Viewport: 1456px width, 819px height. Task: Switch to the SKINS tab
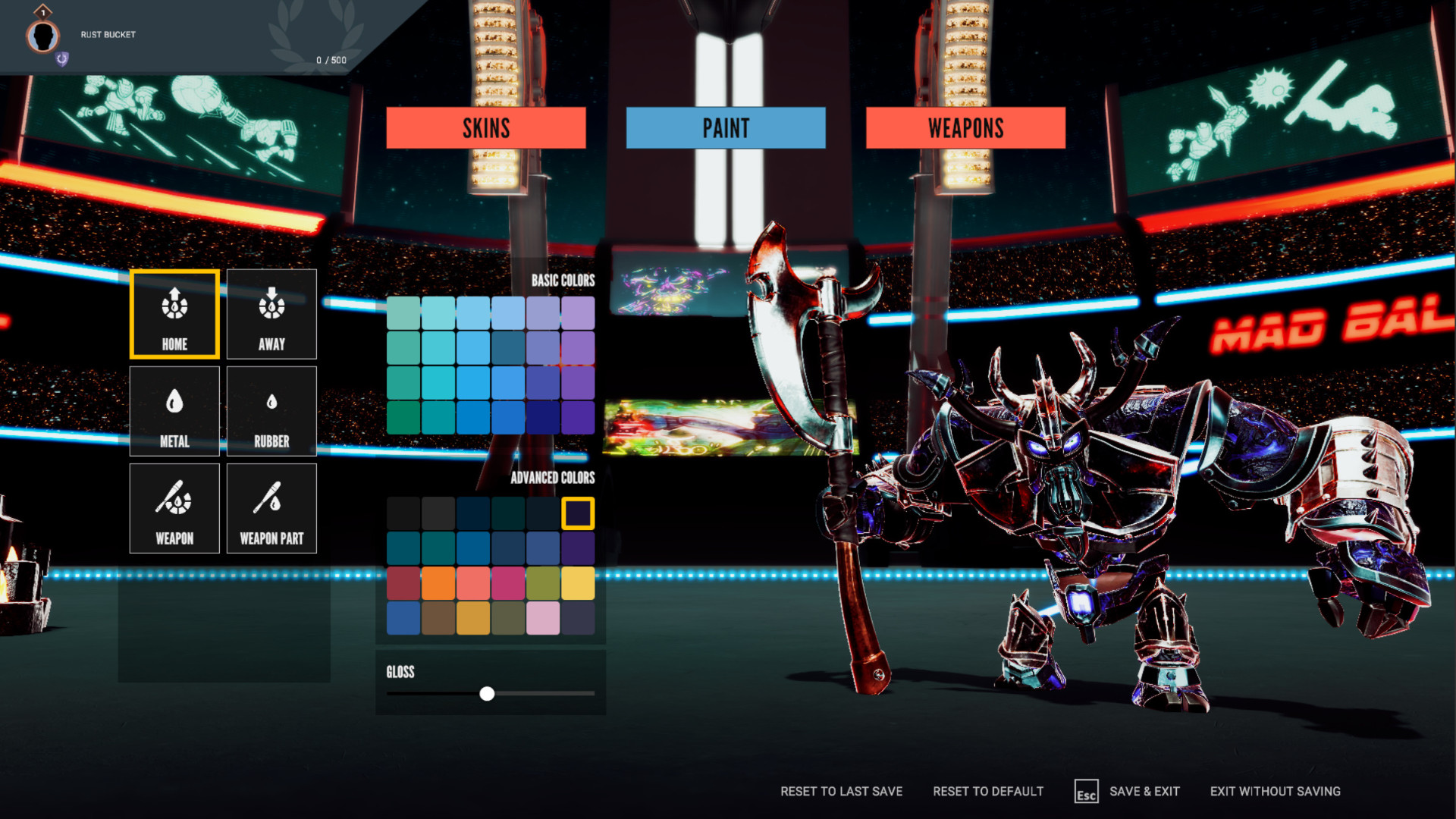pos(486,127)
